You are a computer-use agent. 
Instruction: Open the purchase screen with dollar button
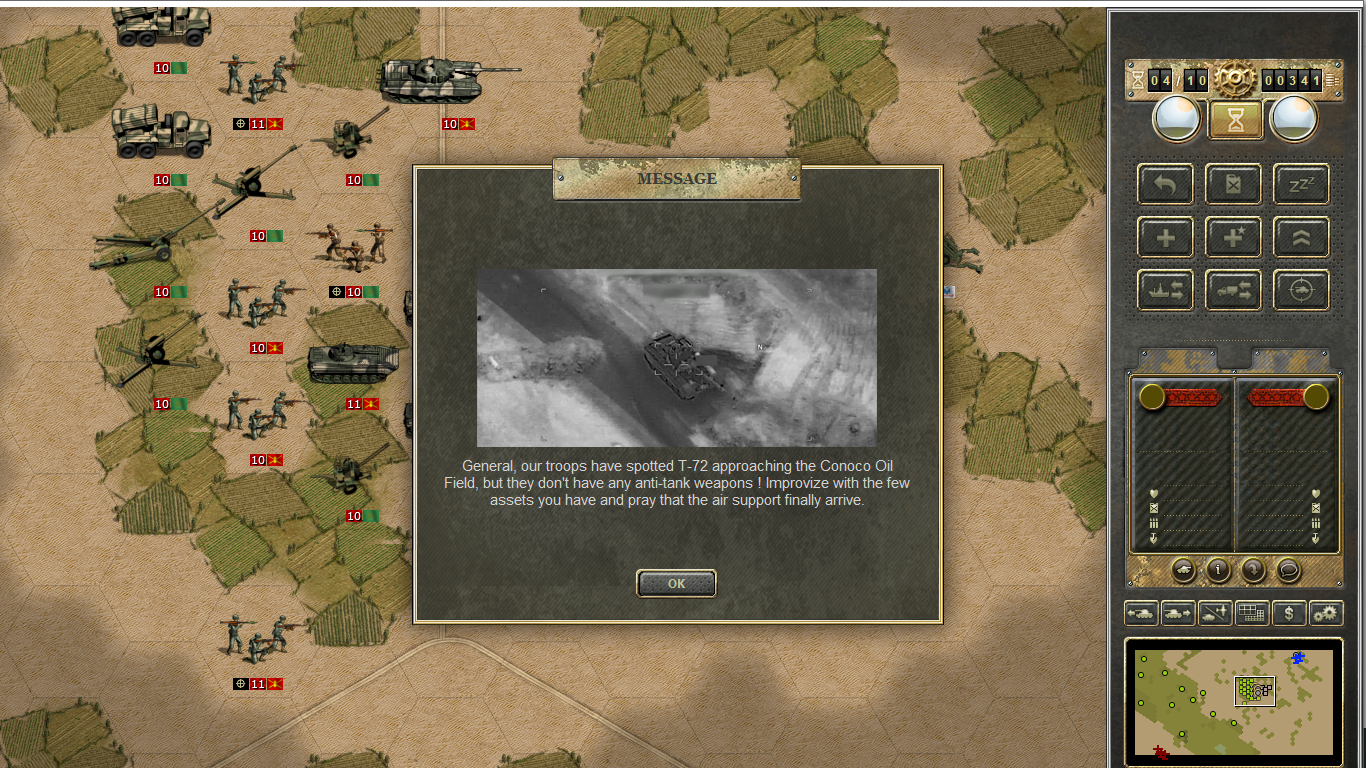coord(1289,613)
